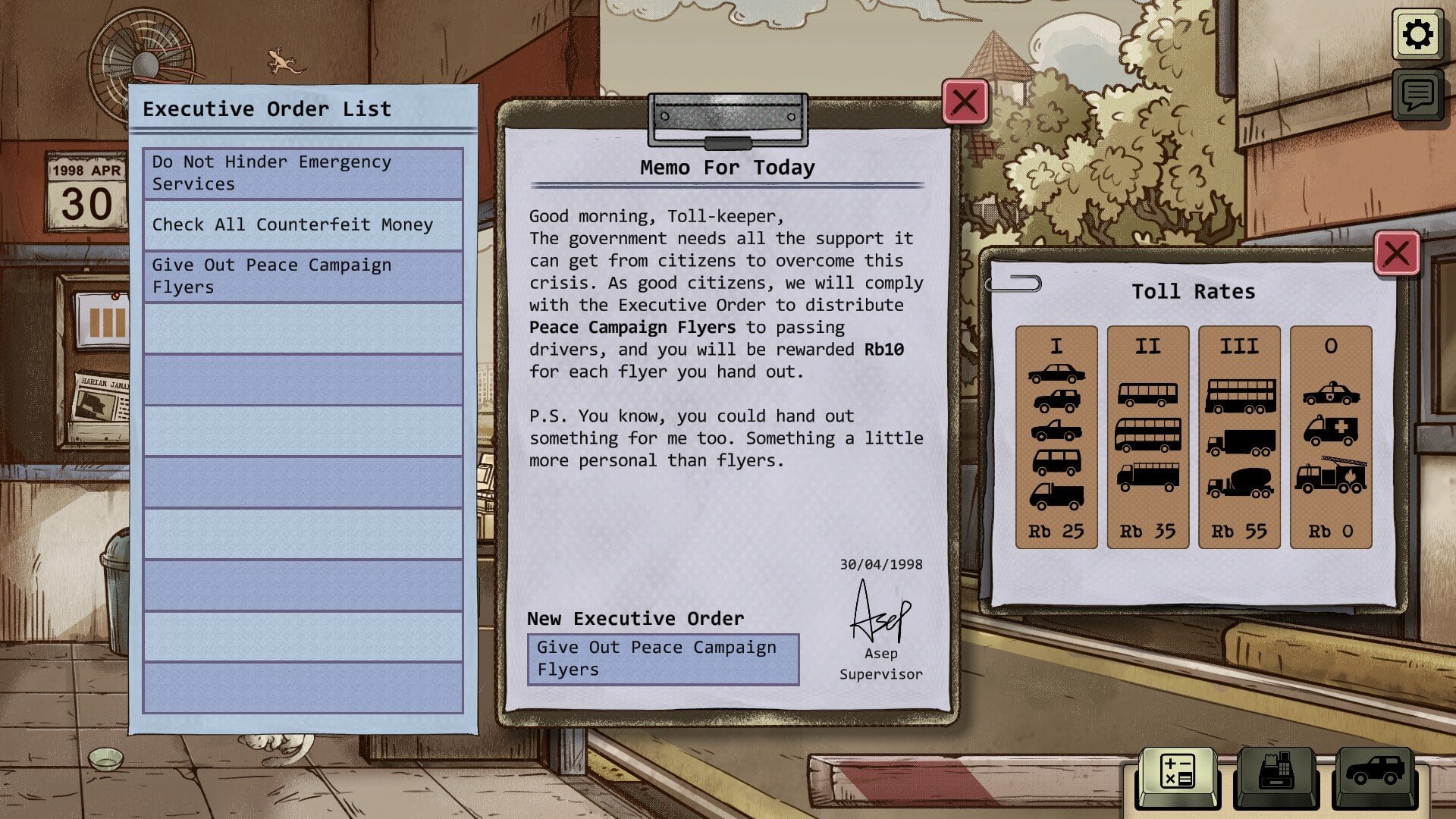Select the calculator key at bottom
1456x819 pixels.
click(x=1177, y=774)
